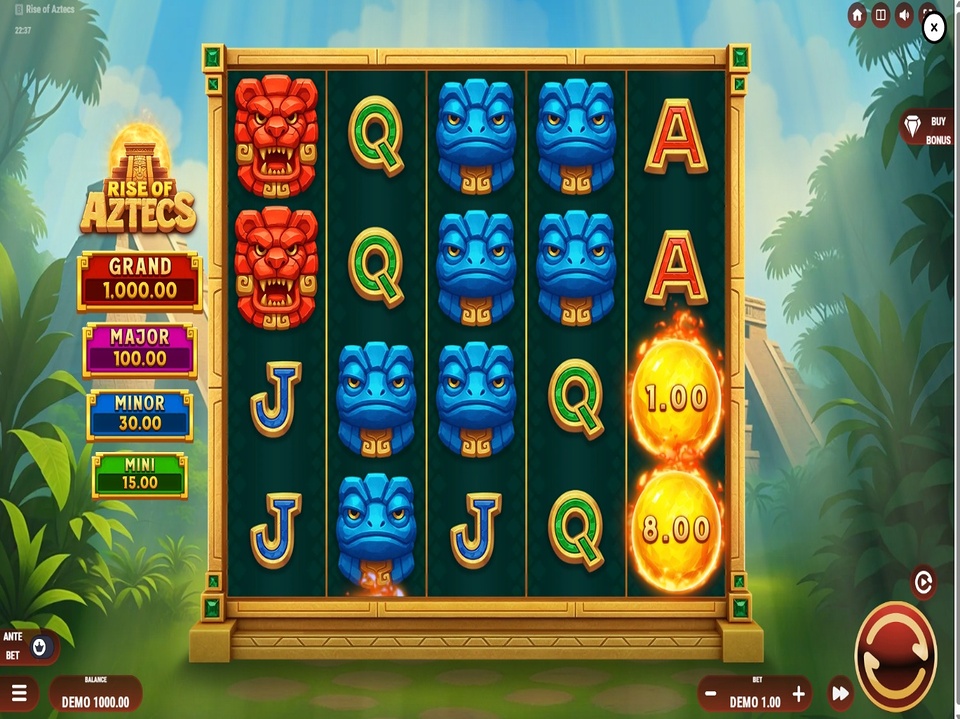This screenshot has height=719, width=960.
Task: Spin the reels with the big round button
Action: pos(895,656)
